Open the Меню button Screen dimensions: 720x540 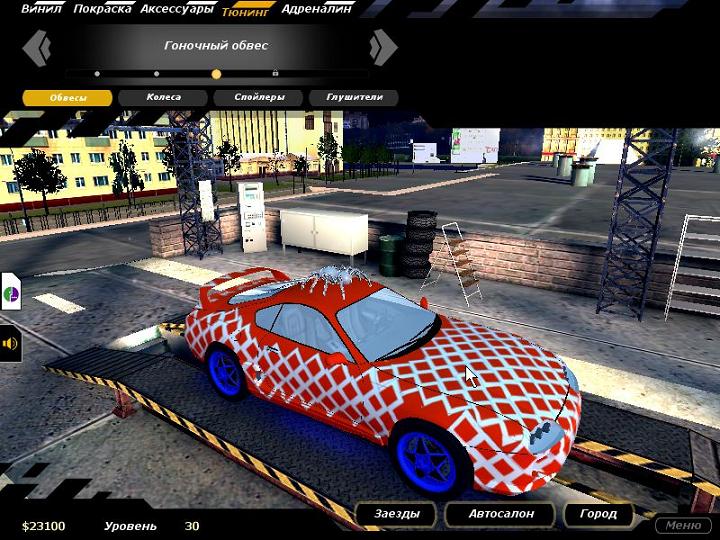[683, 525]
